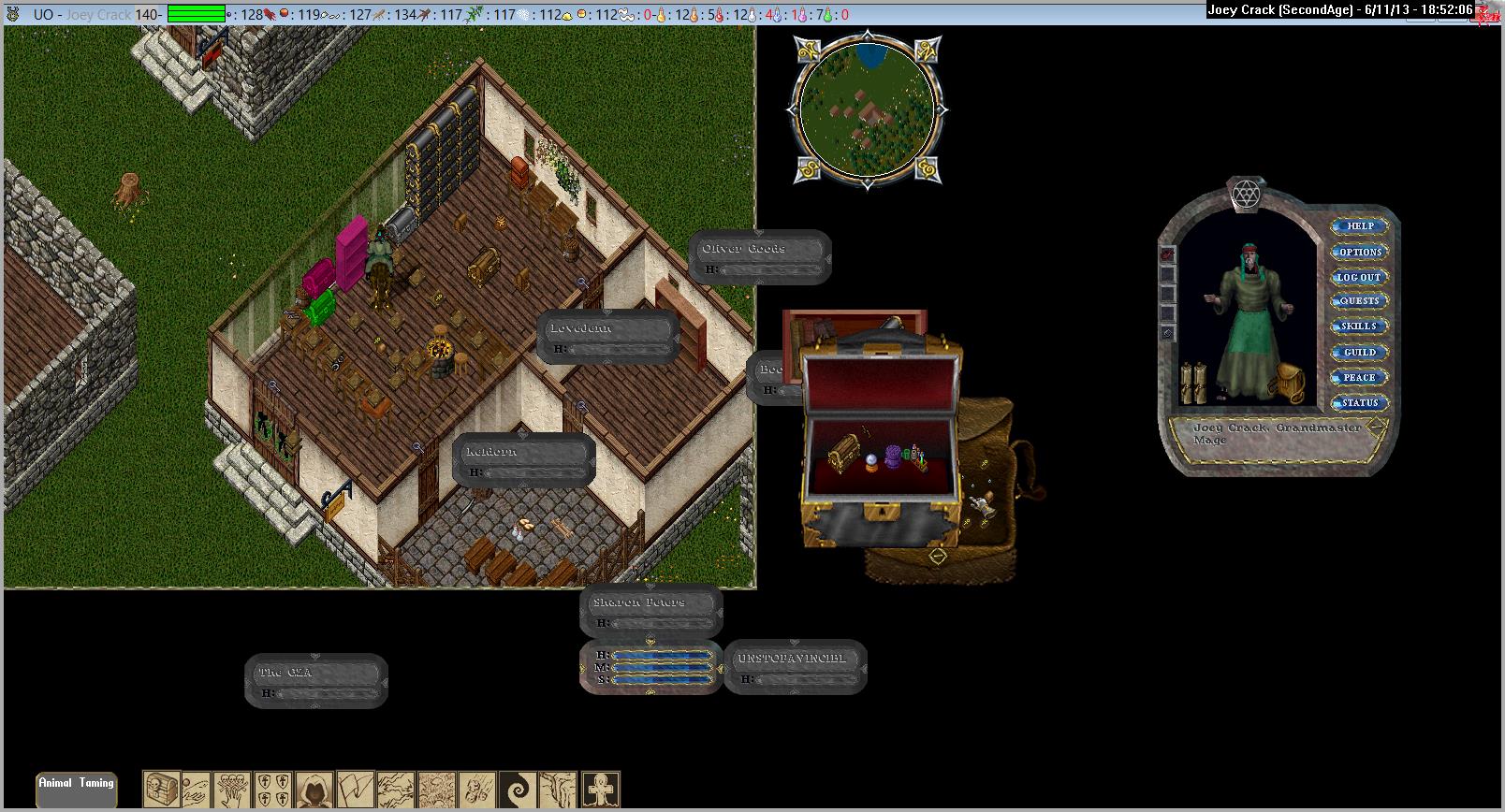Open the Quests log
The height and width of the screenshot is (812, 1505).
coord(1360,301)
